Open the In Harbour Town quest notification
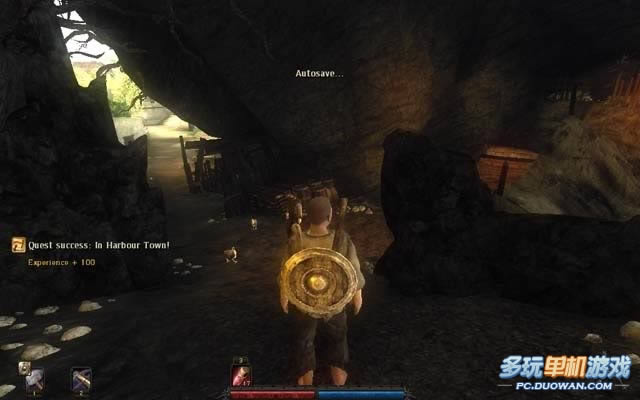The image size is (640, 400). click(x=19, y=245)
